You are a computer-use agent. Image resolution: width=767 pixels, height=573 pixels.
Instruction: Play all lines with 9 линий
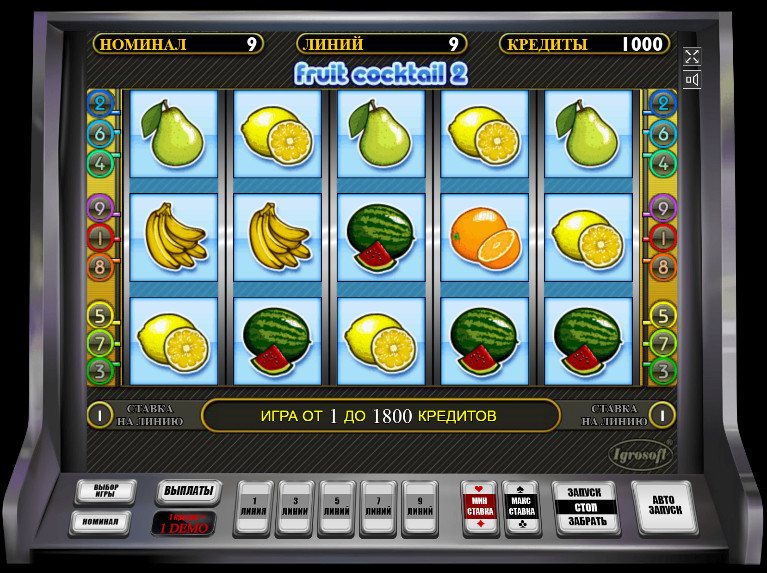421,507
